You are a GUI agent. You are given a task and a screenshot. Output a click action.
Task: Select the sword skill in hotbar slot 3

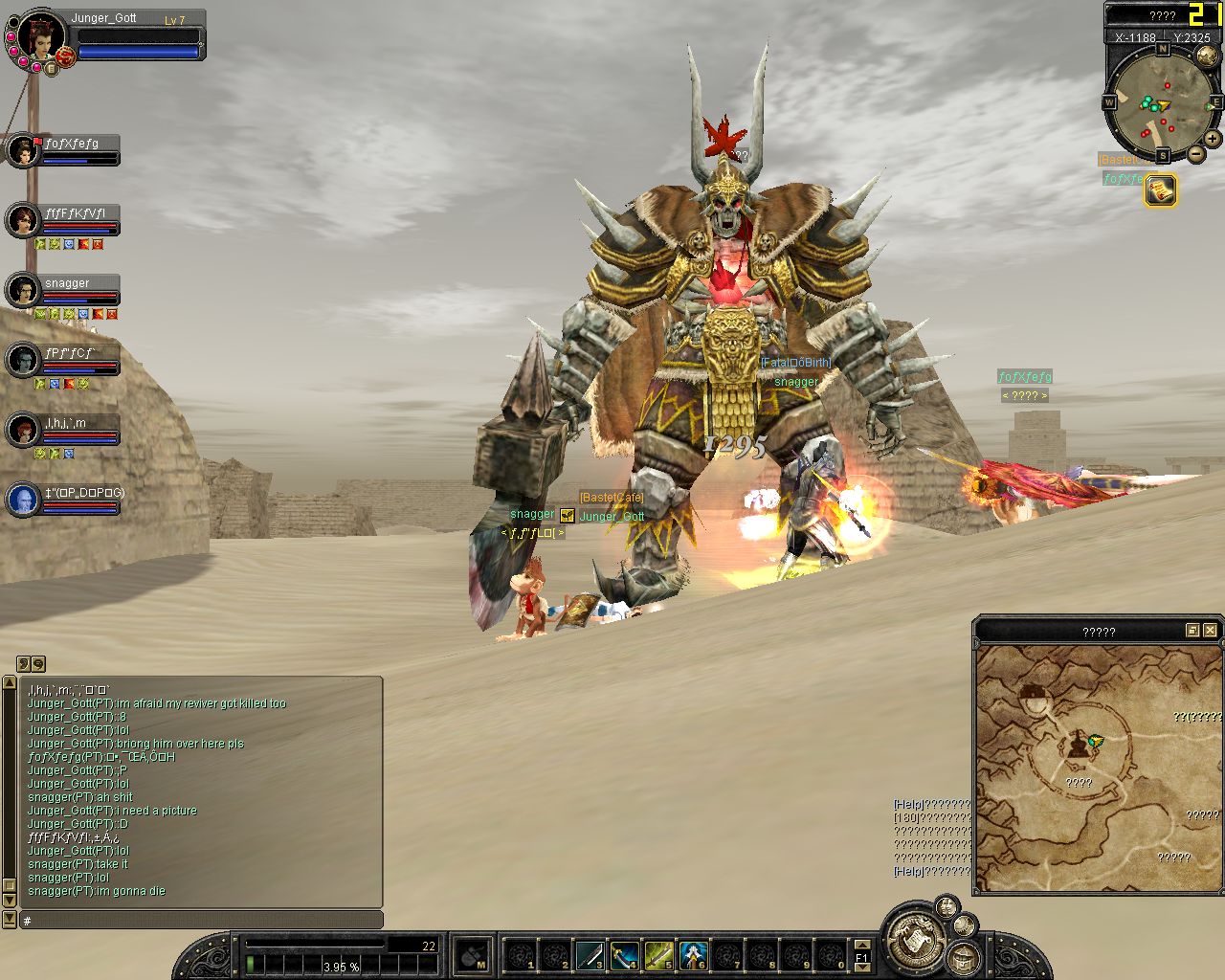[590, 955]
